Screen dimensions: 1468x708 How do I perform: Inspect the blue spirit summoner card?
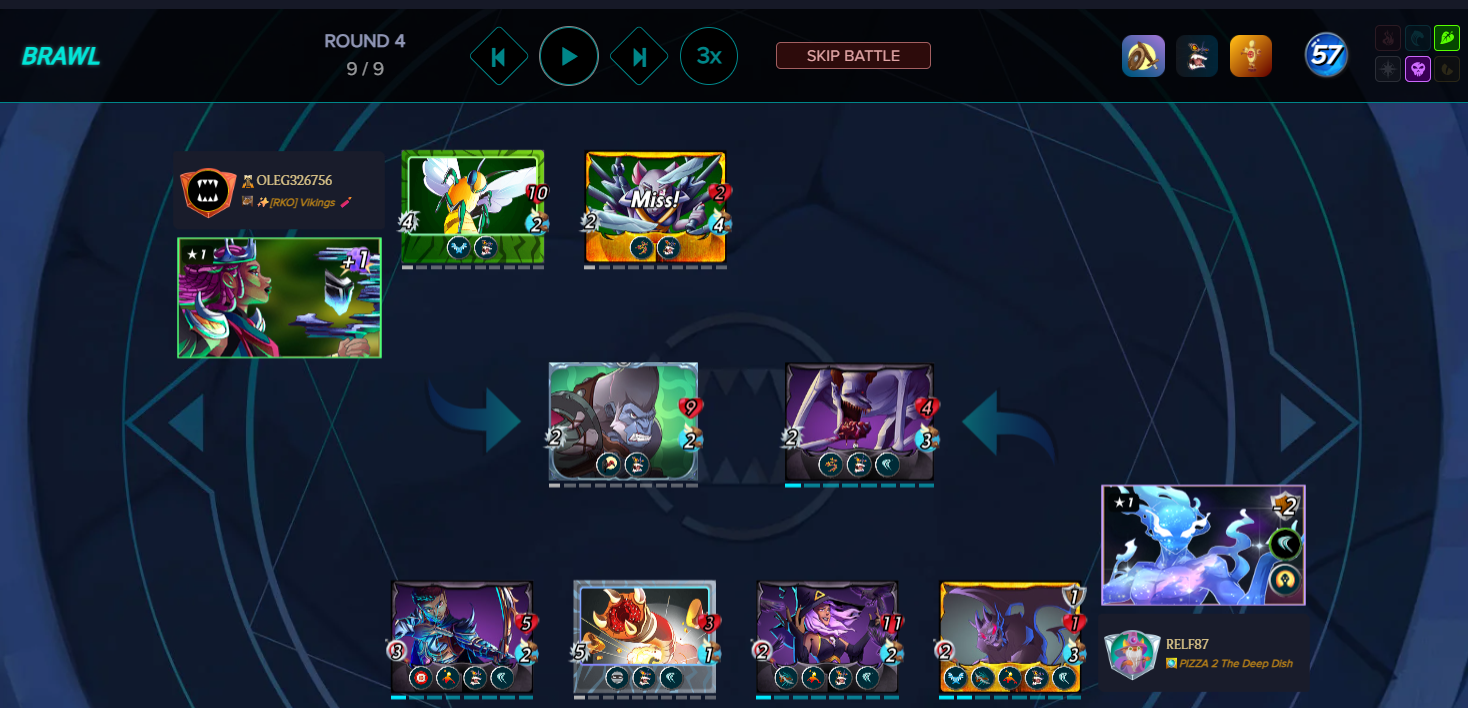point(1202,545)
